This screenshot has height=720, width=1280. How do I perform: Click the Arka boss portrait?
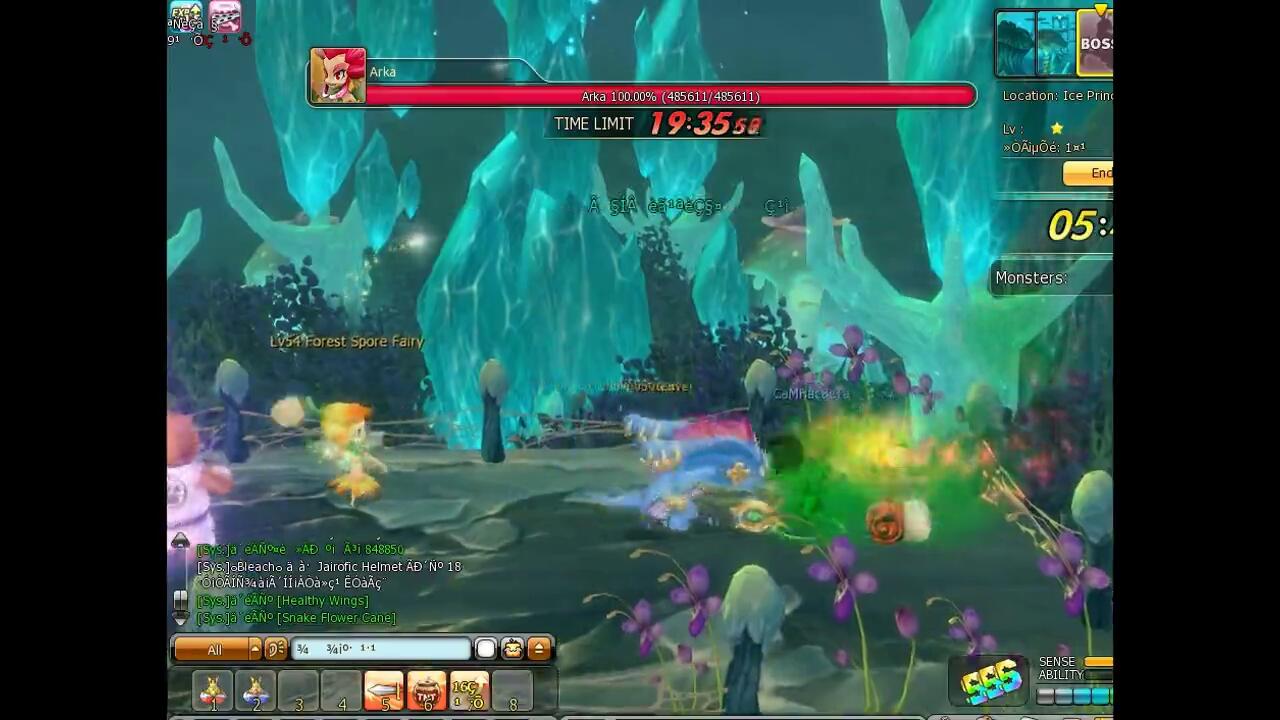[x=337, y=76]
